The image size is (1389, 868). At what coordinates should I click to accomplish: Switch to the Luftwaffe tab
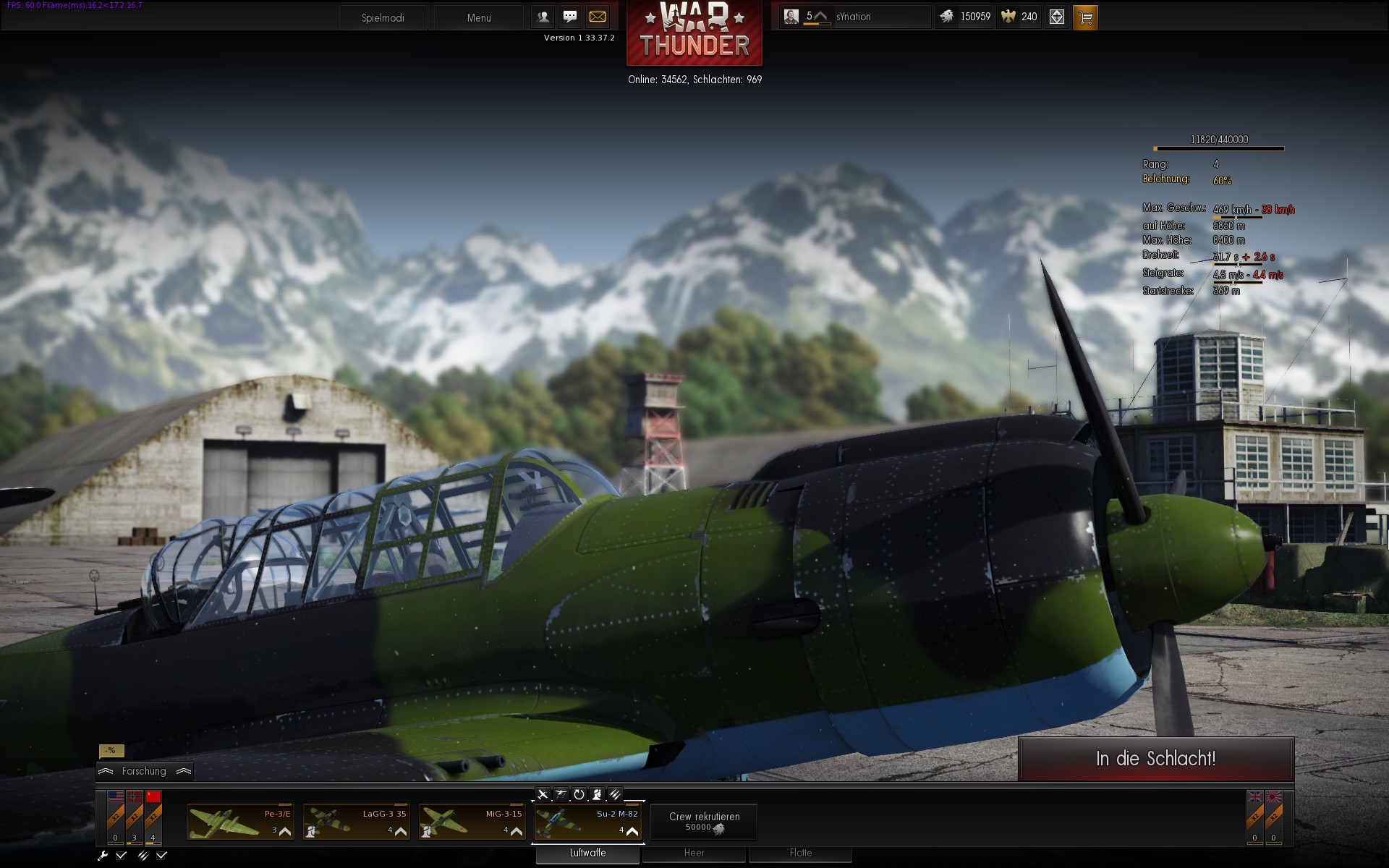coord(587,854)
